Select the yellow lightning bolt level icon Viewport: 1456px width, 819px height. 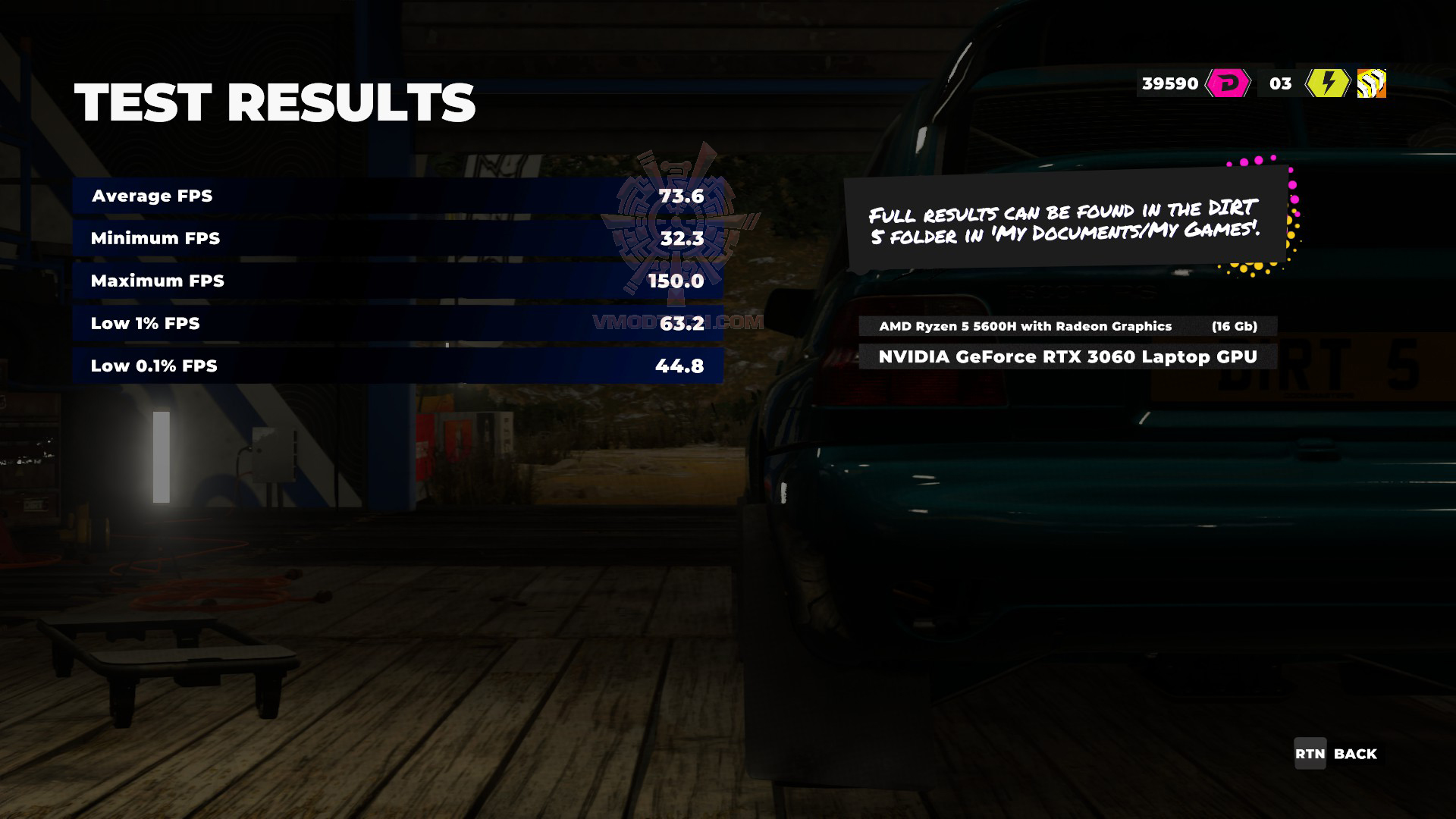[1327, 83]
